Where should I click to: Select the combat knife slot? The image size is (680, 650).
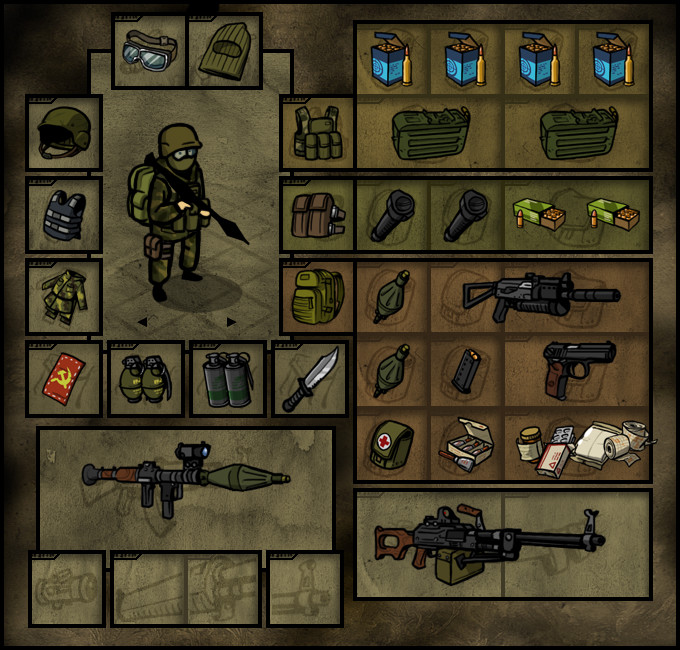tap(309, 379)
